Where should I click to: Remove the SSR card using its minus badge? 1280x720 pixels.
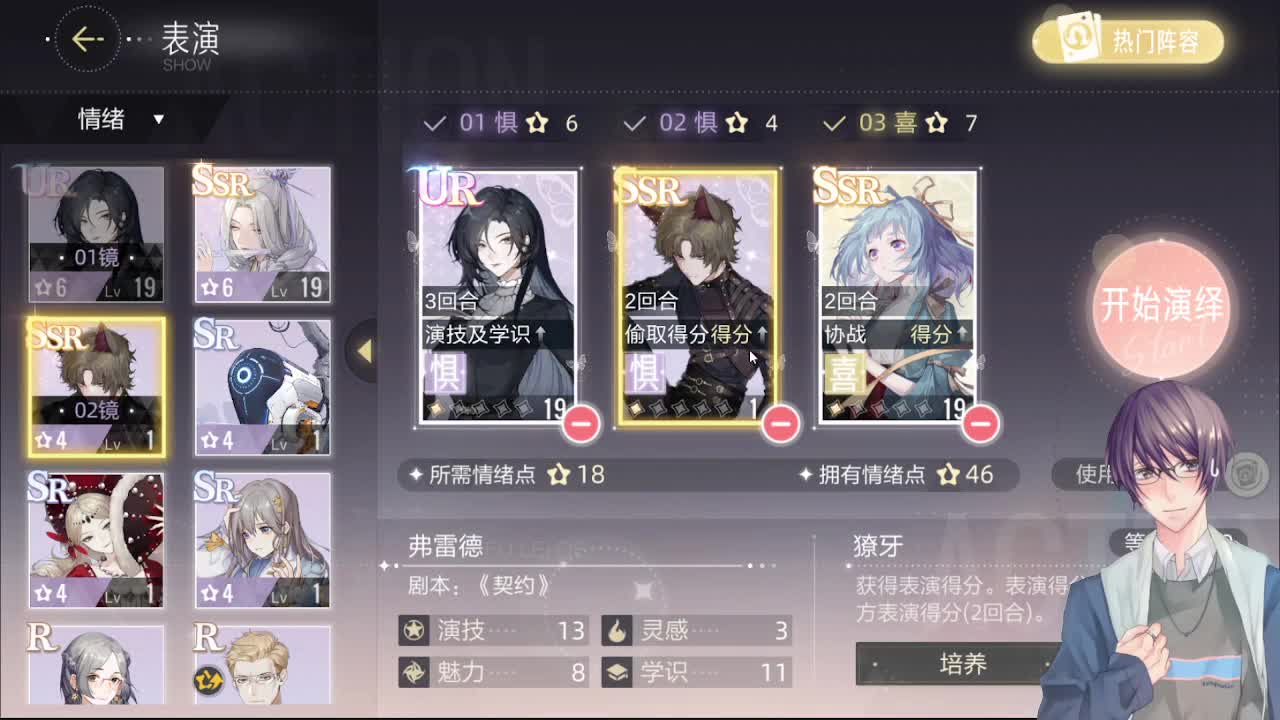coord(781,424)
